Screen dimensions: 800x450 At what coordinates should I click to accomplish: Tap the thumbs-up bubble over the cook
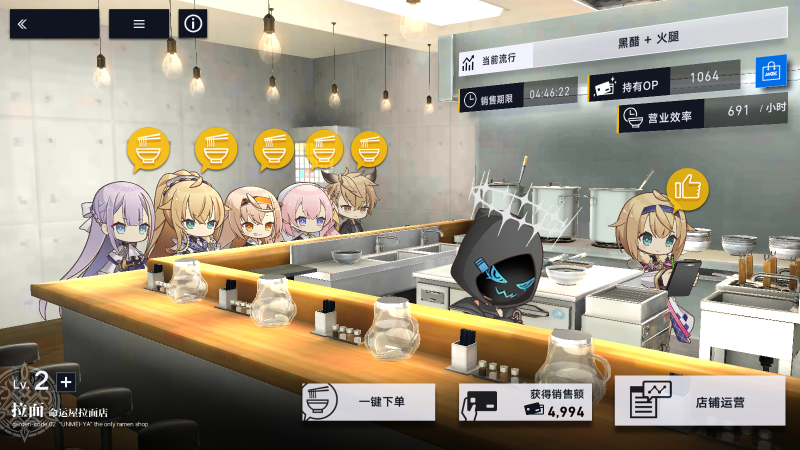687,189
